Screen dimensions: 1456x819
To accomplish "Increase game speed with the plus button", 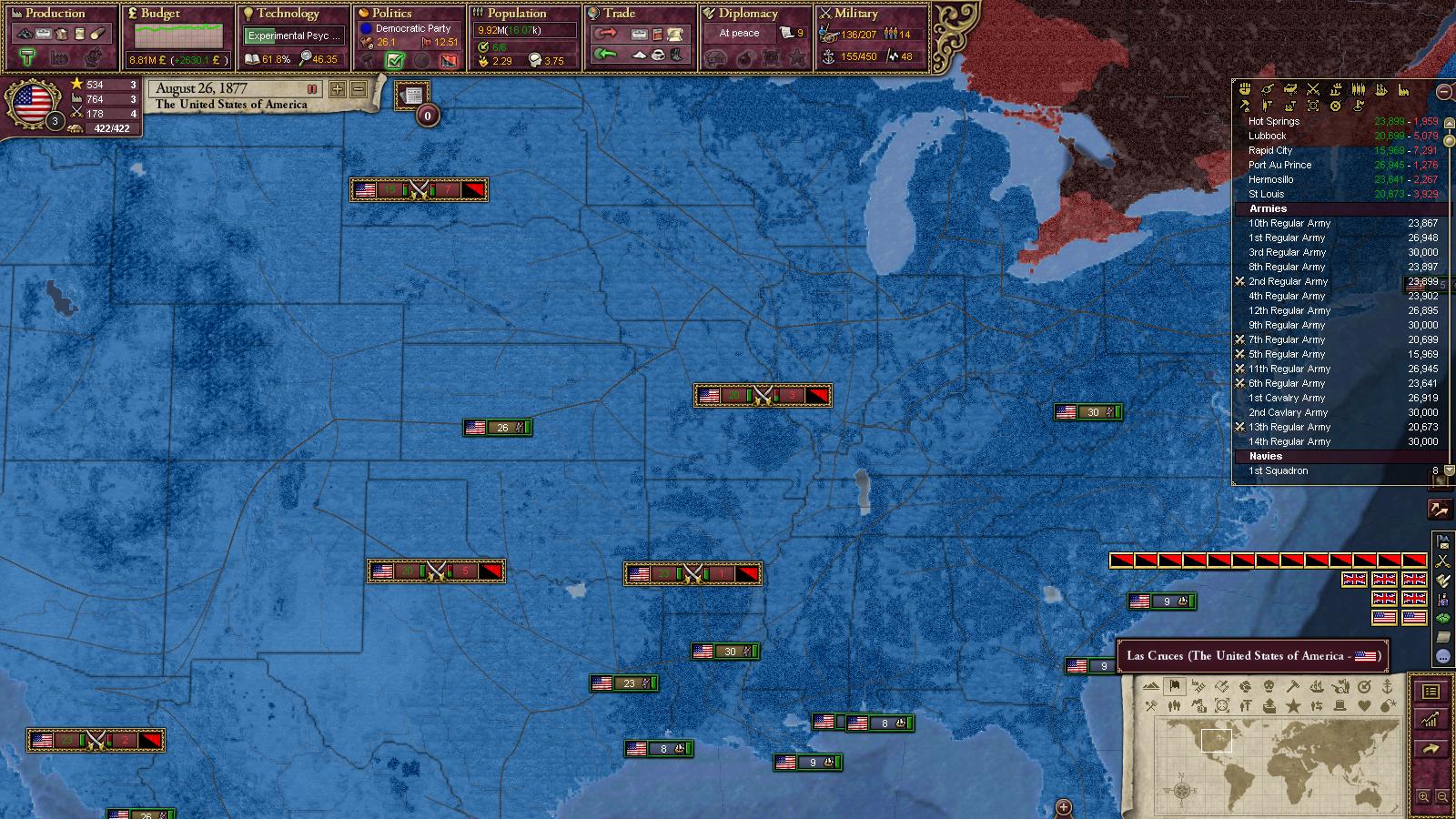I will click(338, 89).
